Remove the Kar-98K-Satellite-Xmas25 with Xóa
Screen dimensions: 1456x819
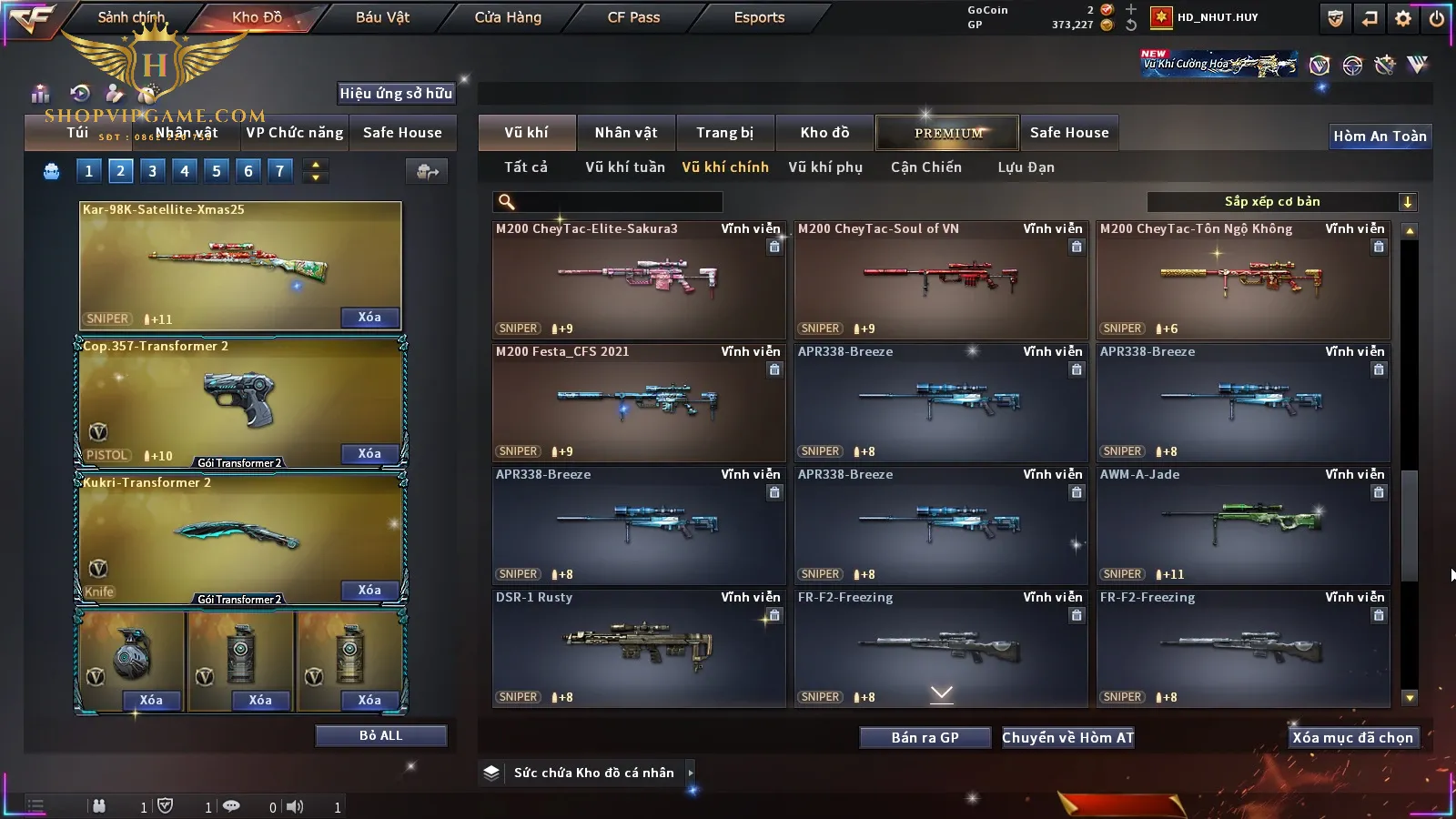pos(369,318)
